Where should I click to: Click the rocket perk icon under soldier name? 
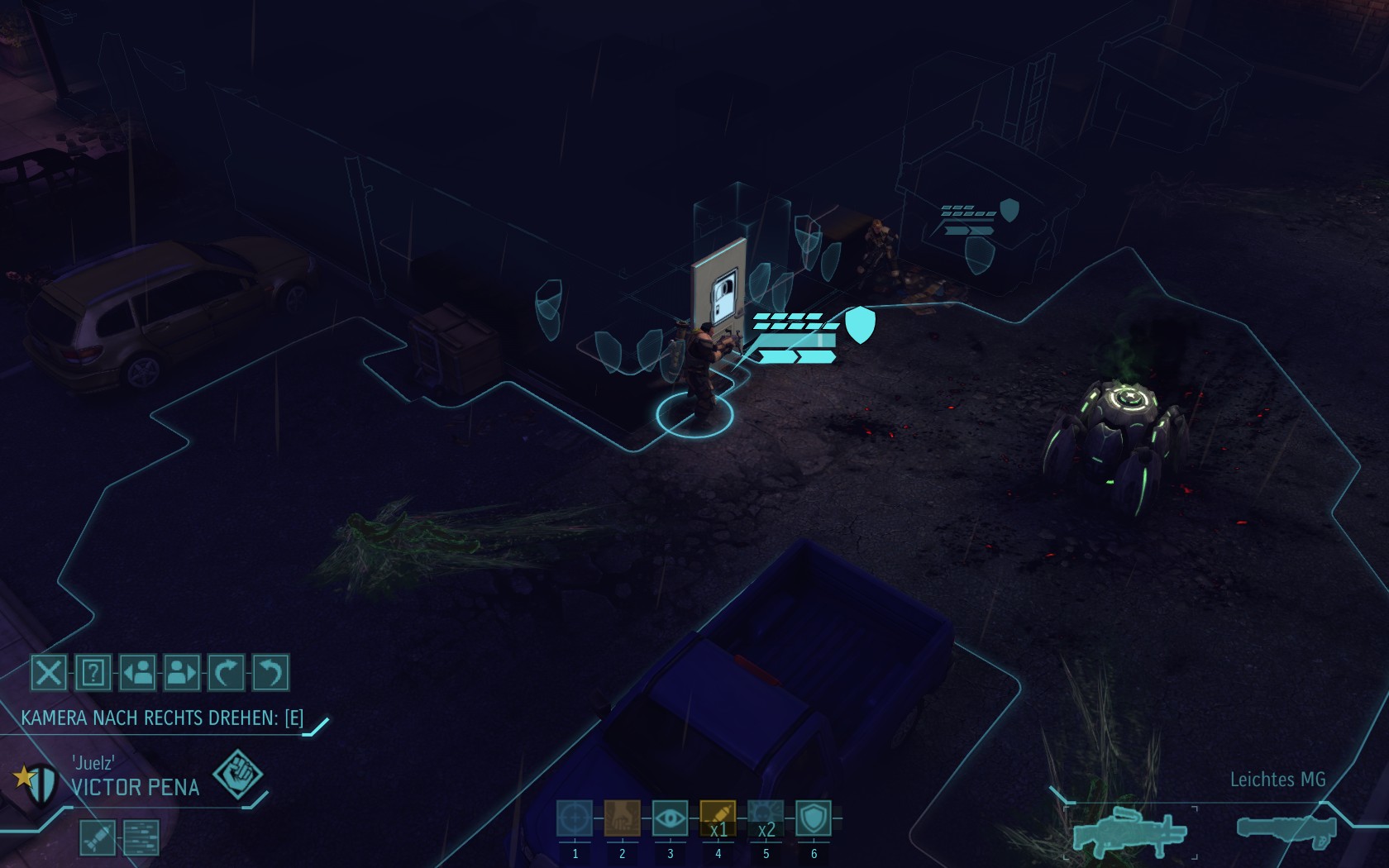pos(98,837)
